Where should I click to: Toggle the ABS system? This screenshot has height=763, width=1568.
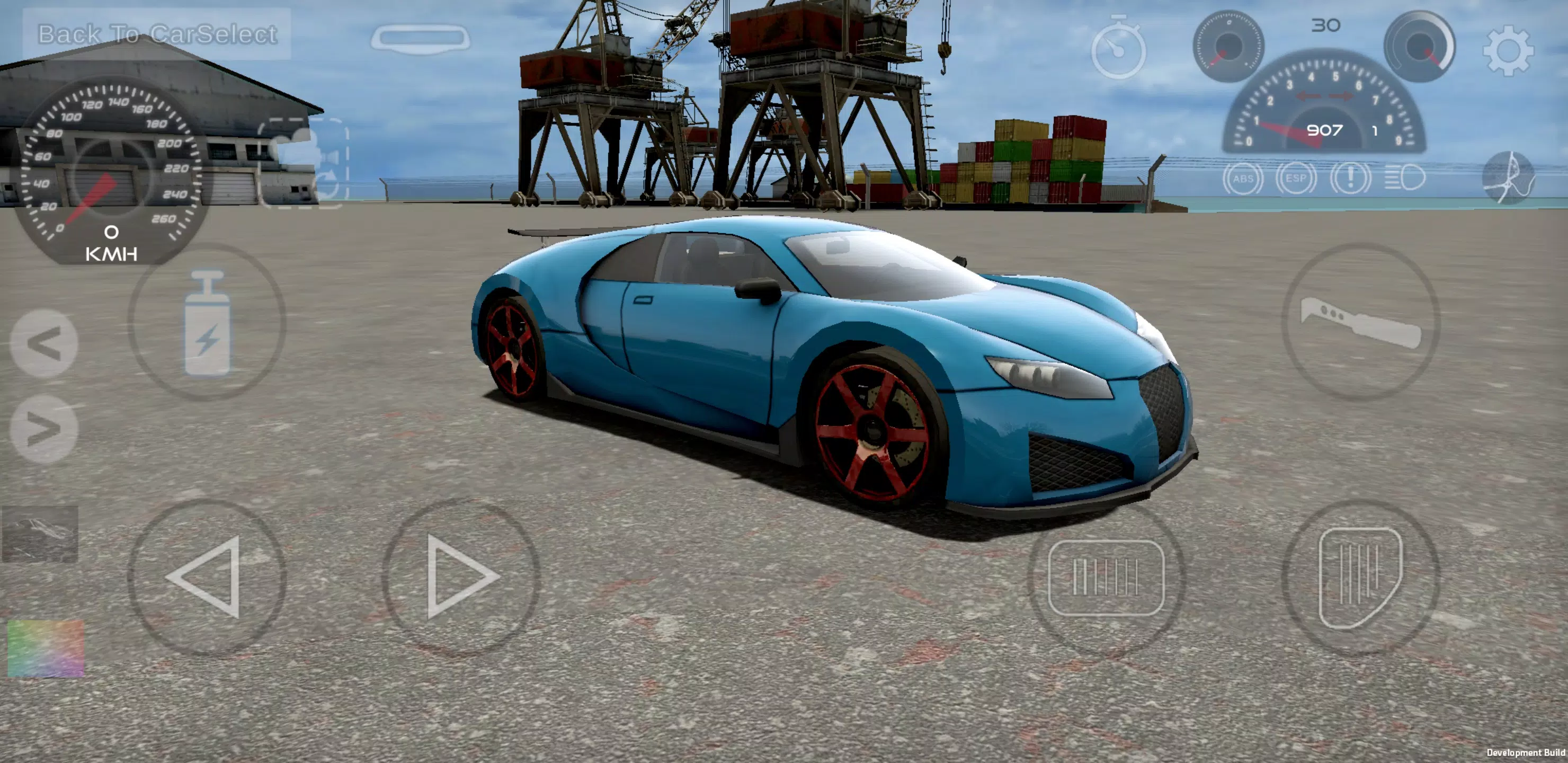[x=1244, y=176]
